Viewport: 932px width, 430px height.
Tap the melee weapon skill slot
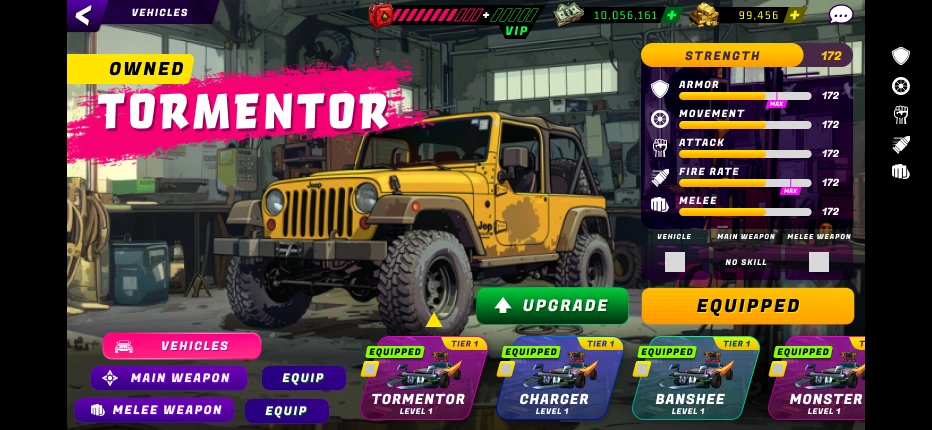(819, 262)
